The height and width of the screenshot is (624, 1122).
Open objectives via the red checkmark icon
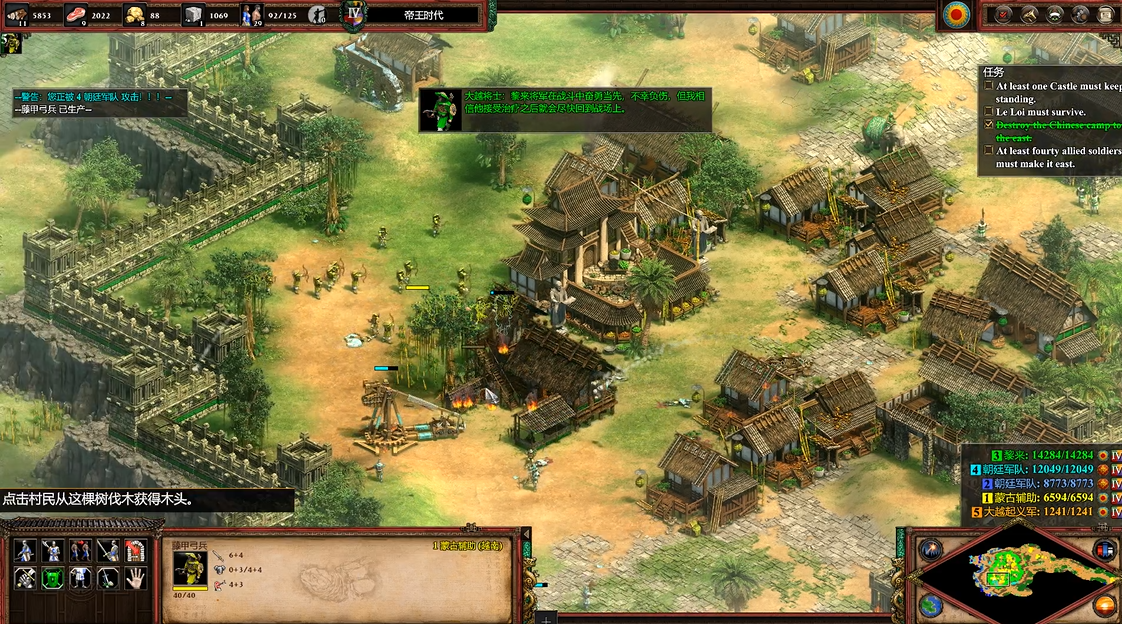tap(1001, 14)
